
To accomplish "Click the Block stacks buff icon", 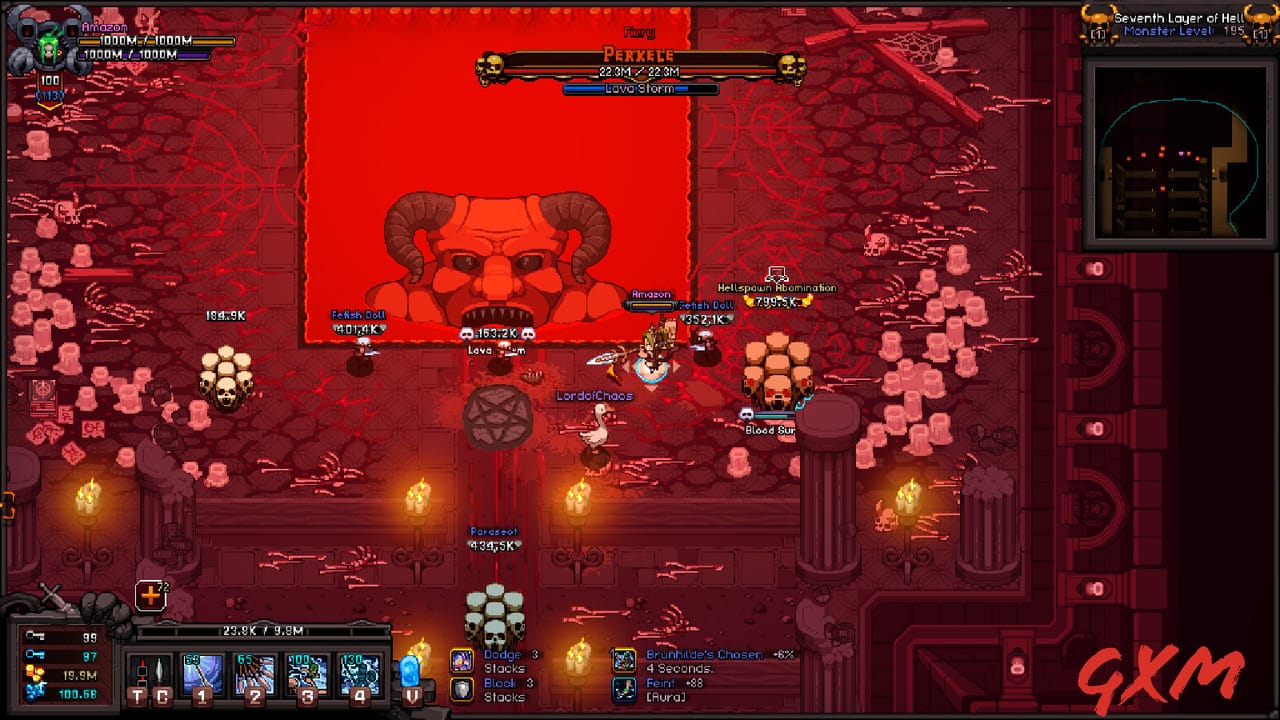I will click(462, 690).
